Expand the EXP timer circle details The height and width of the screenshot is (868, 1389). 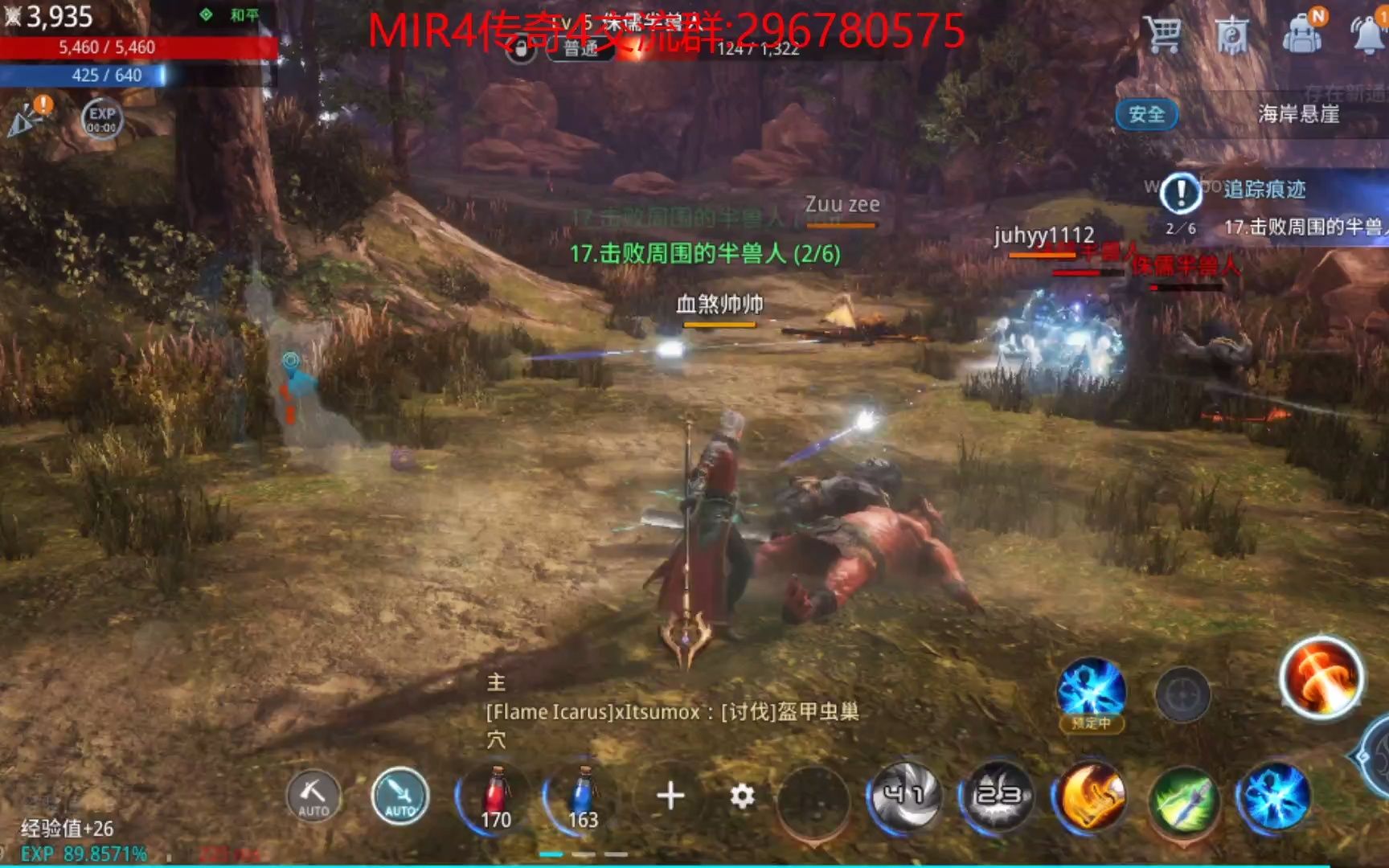[x=101, y=119]
